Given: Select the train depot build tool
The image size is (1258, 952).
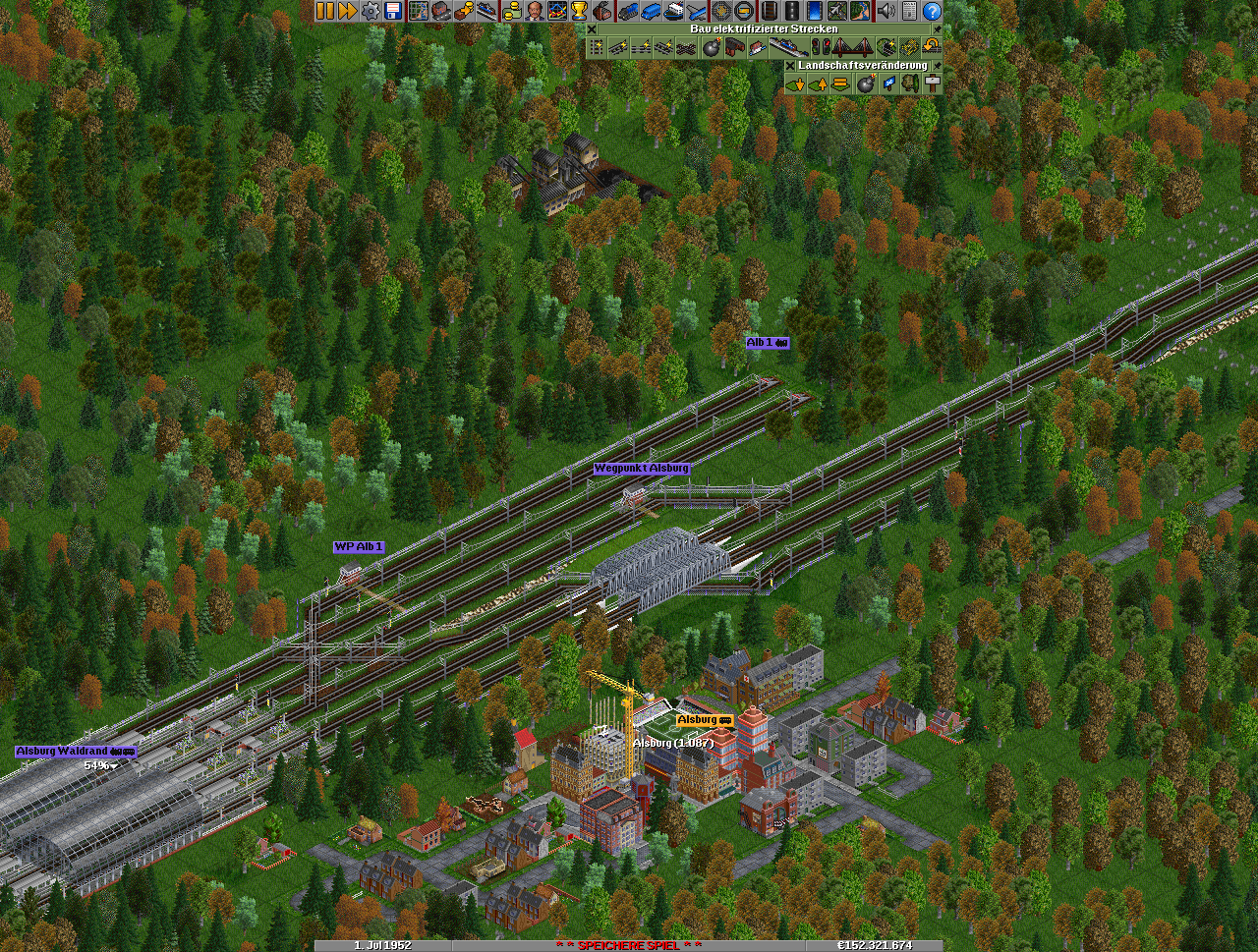Looking at the screenshot, I should click(732, 47).
